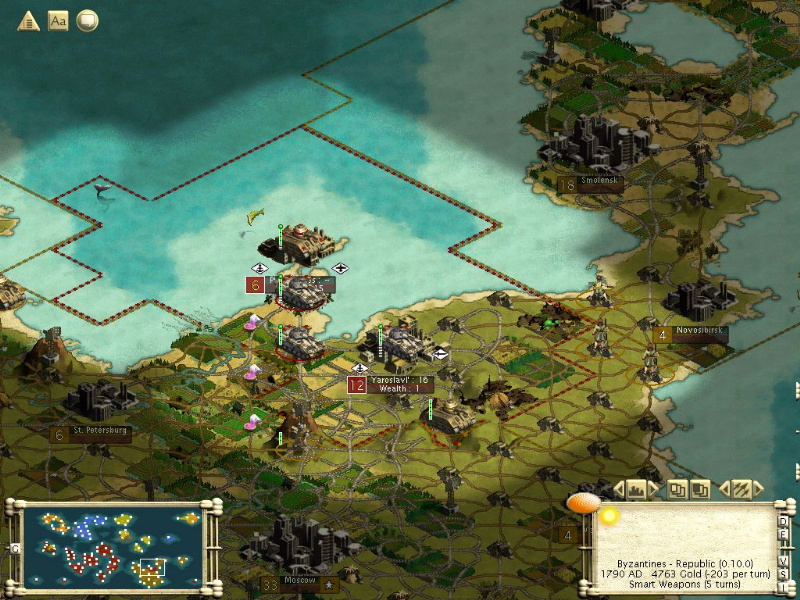Select next unit with right arrow
Screen dimensions: 800x600
pos(758,489)
